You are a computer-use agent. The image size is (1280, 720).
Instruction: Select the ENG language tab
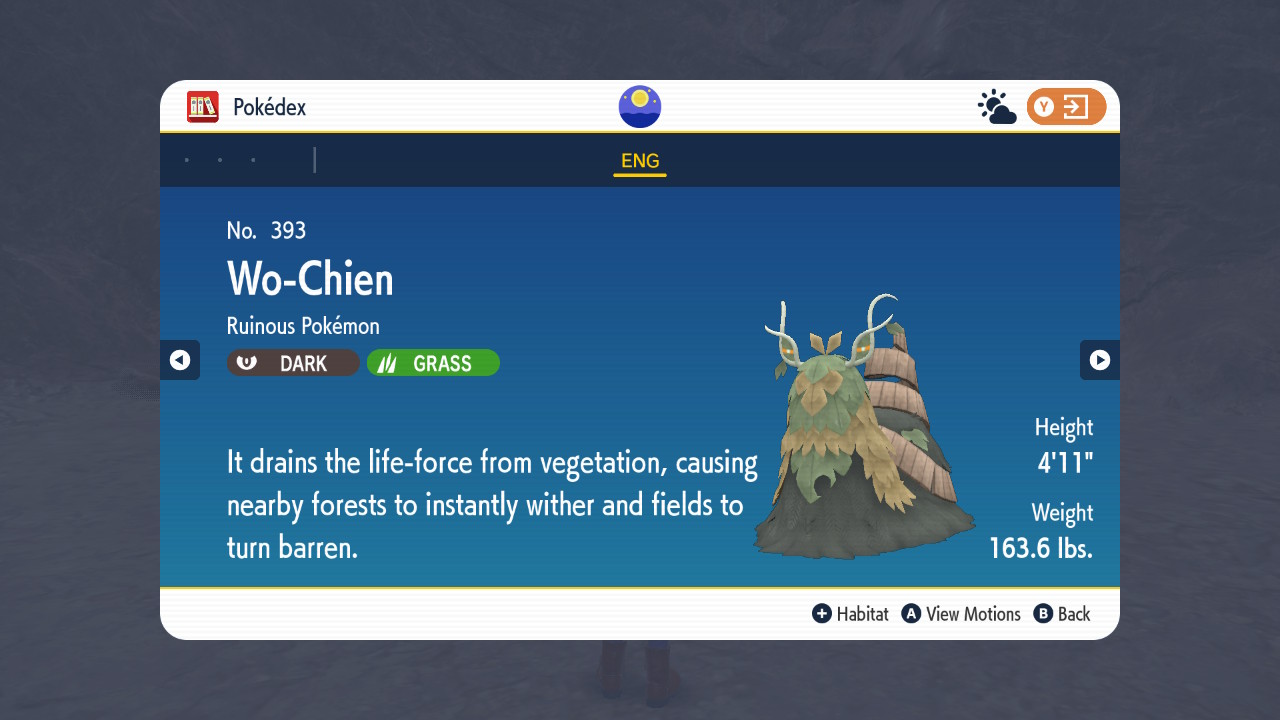640,162
